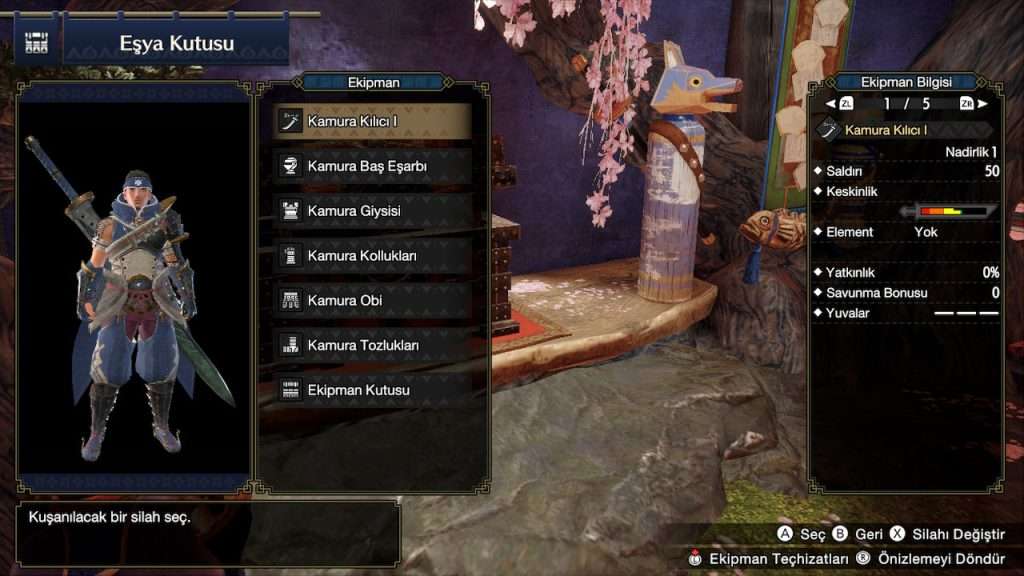The width and height of the screenshot is (1024, 576).
Task: Pick the Kamura Kollukları arm guards
Action: tap(371, 256)
